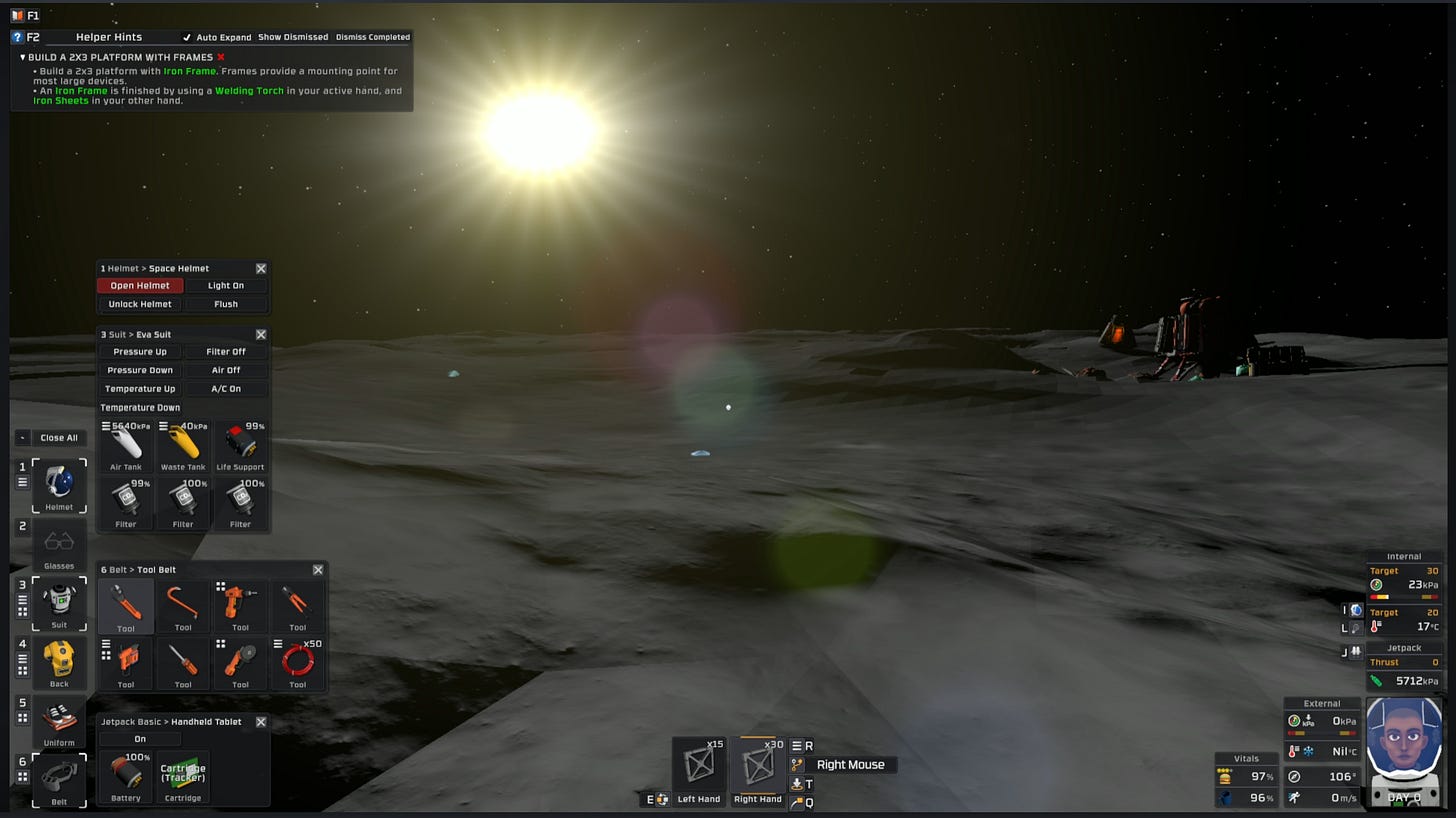Click the 100% Battery gauge in the Tablet
1456x818 pixels.
point(125,772)
